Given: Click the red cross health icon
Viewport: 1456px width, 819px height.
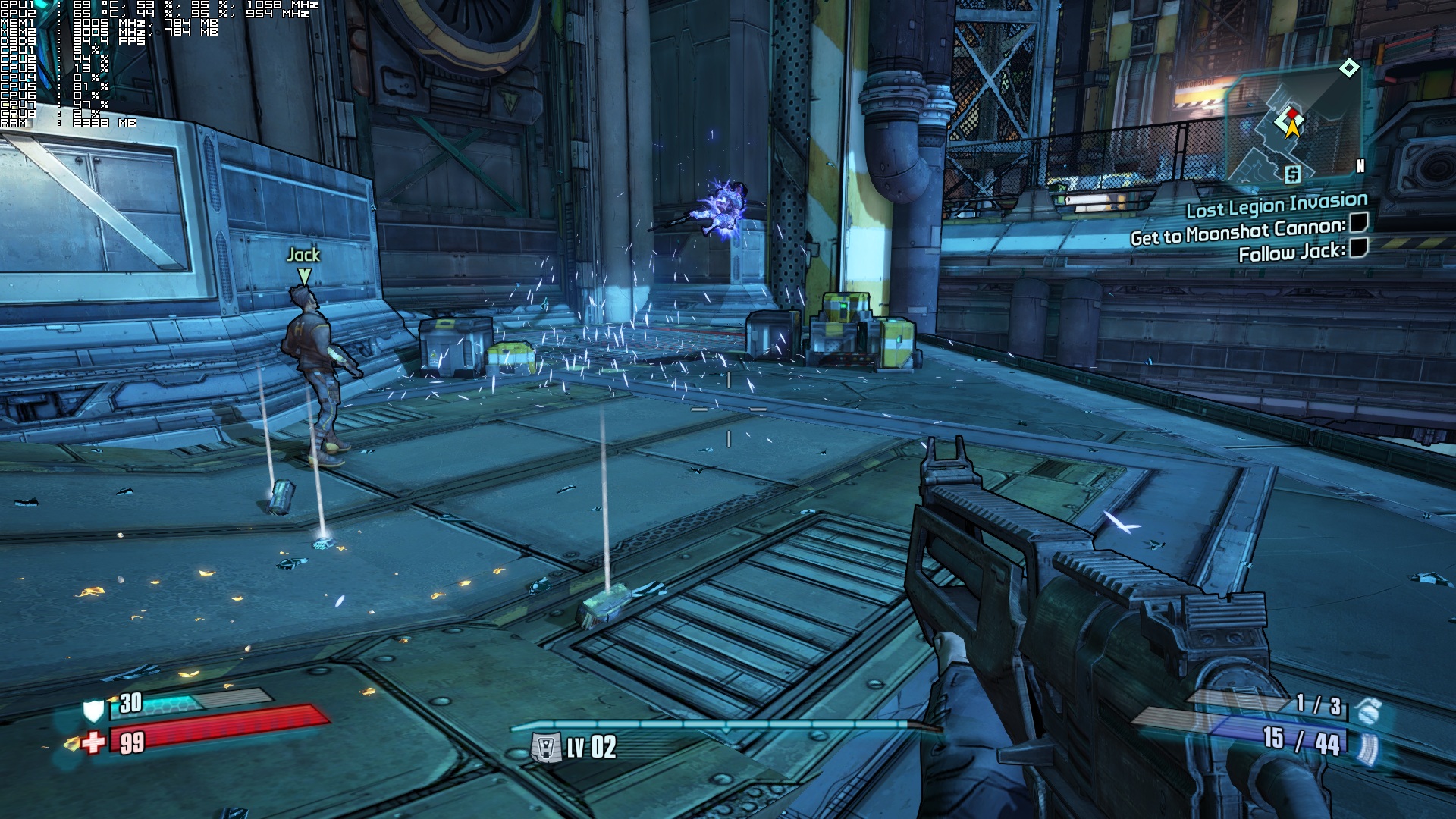Looking at the screenshot, I should pos(93,742).
